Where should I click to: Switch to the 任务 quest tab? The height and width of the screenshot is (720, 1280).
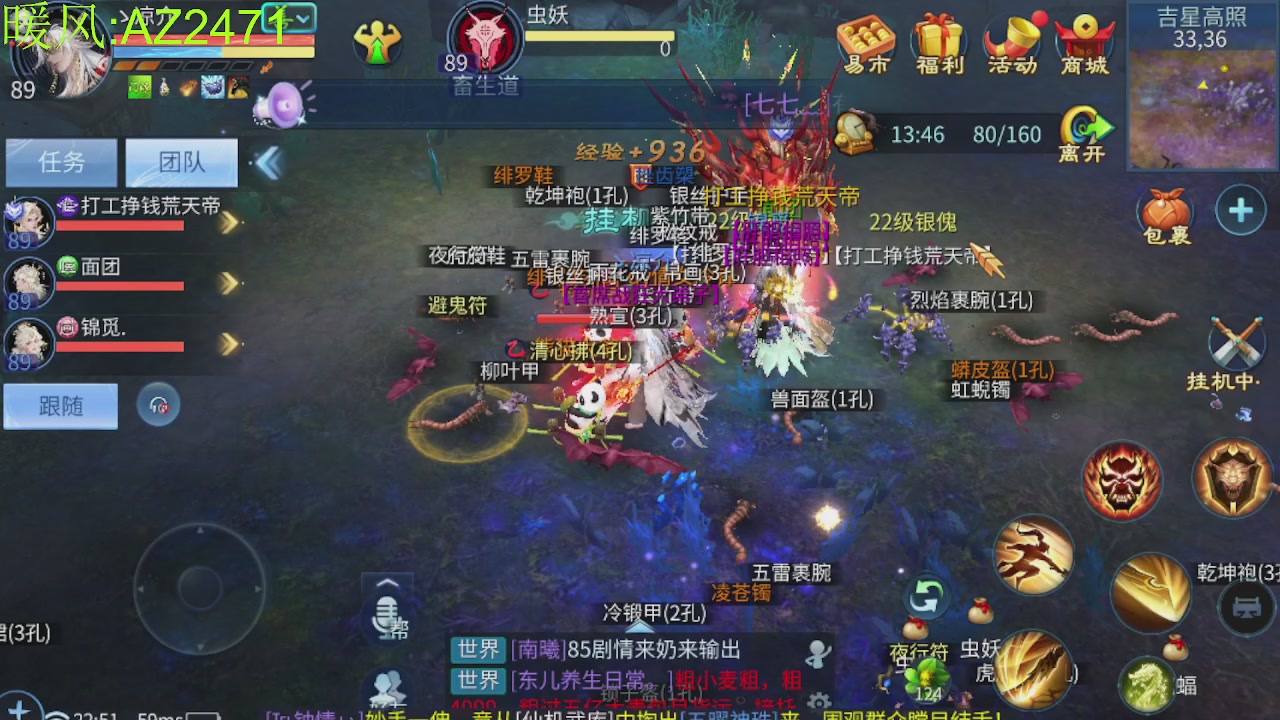coord(61,163)
